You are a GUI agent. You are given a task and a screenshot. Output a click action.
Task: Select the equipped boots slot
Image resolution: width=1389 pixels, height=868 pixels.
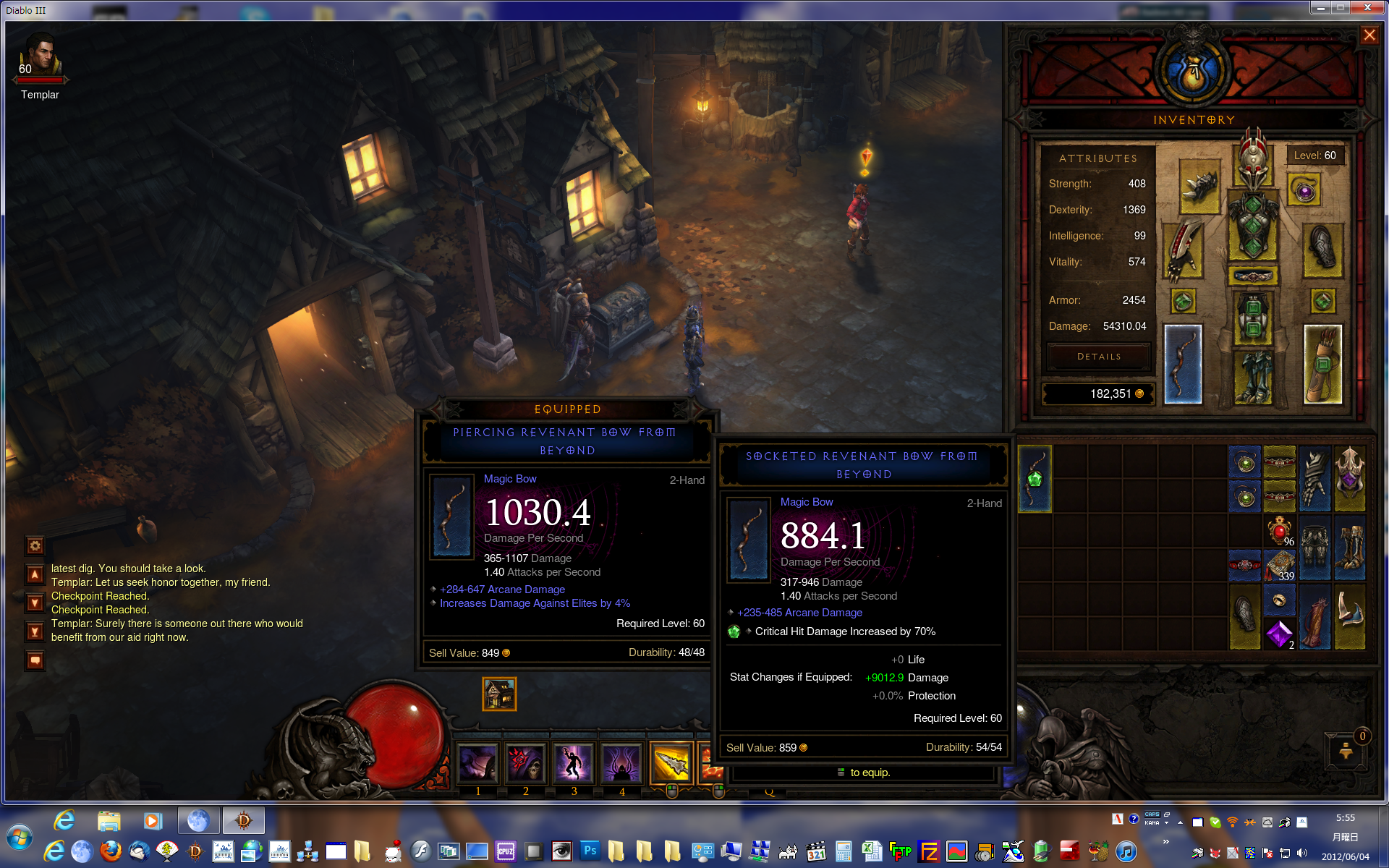point(1253,376)
